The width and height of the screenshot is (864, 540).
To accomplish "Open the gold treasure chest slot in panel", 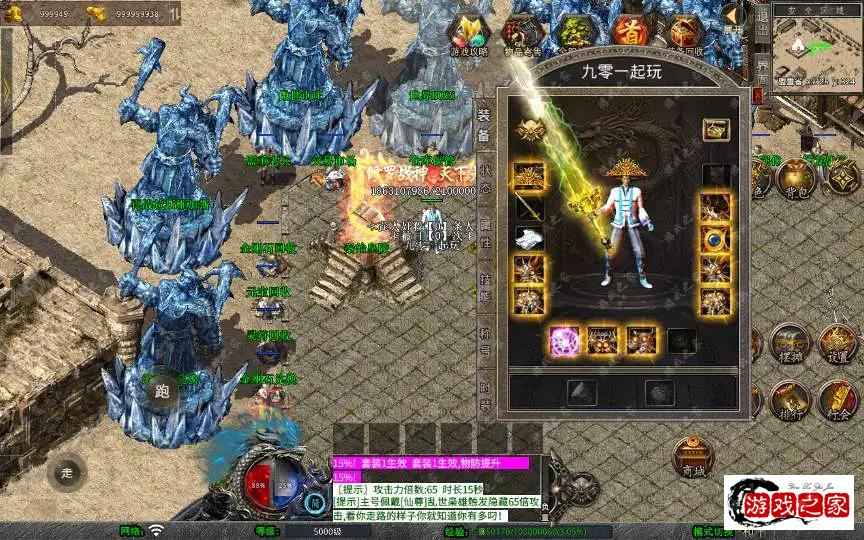I will pos(714,130).
